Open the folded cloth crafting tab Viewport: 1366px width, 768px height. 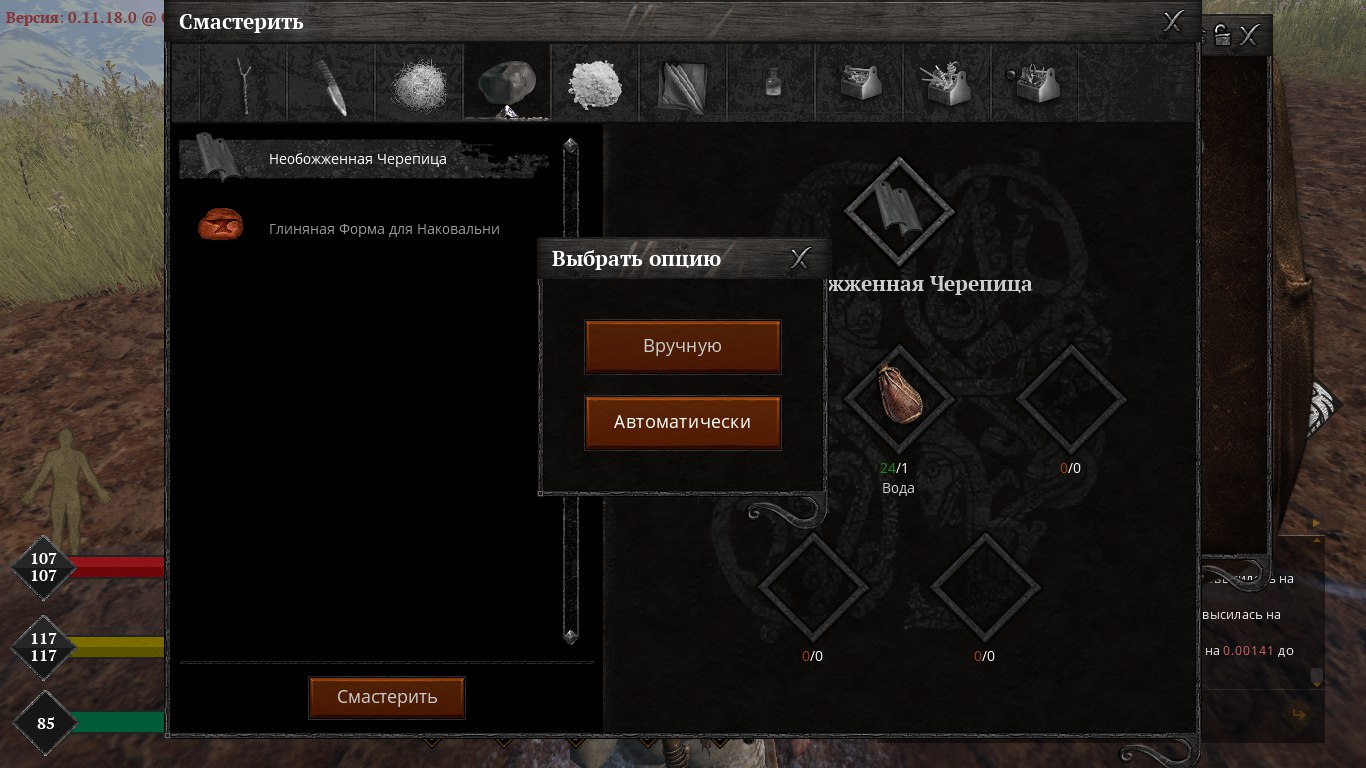683,84
